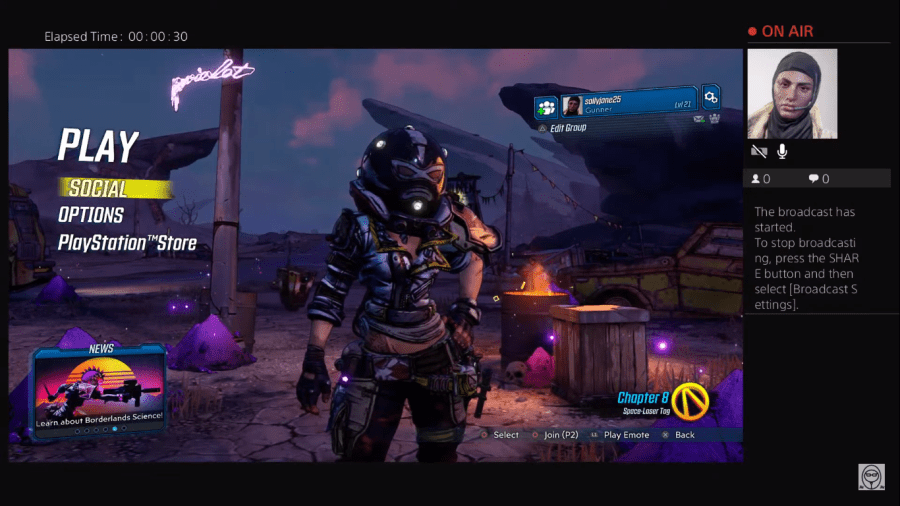Open the OPTIONS menu

click(x=91, y=215)
